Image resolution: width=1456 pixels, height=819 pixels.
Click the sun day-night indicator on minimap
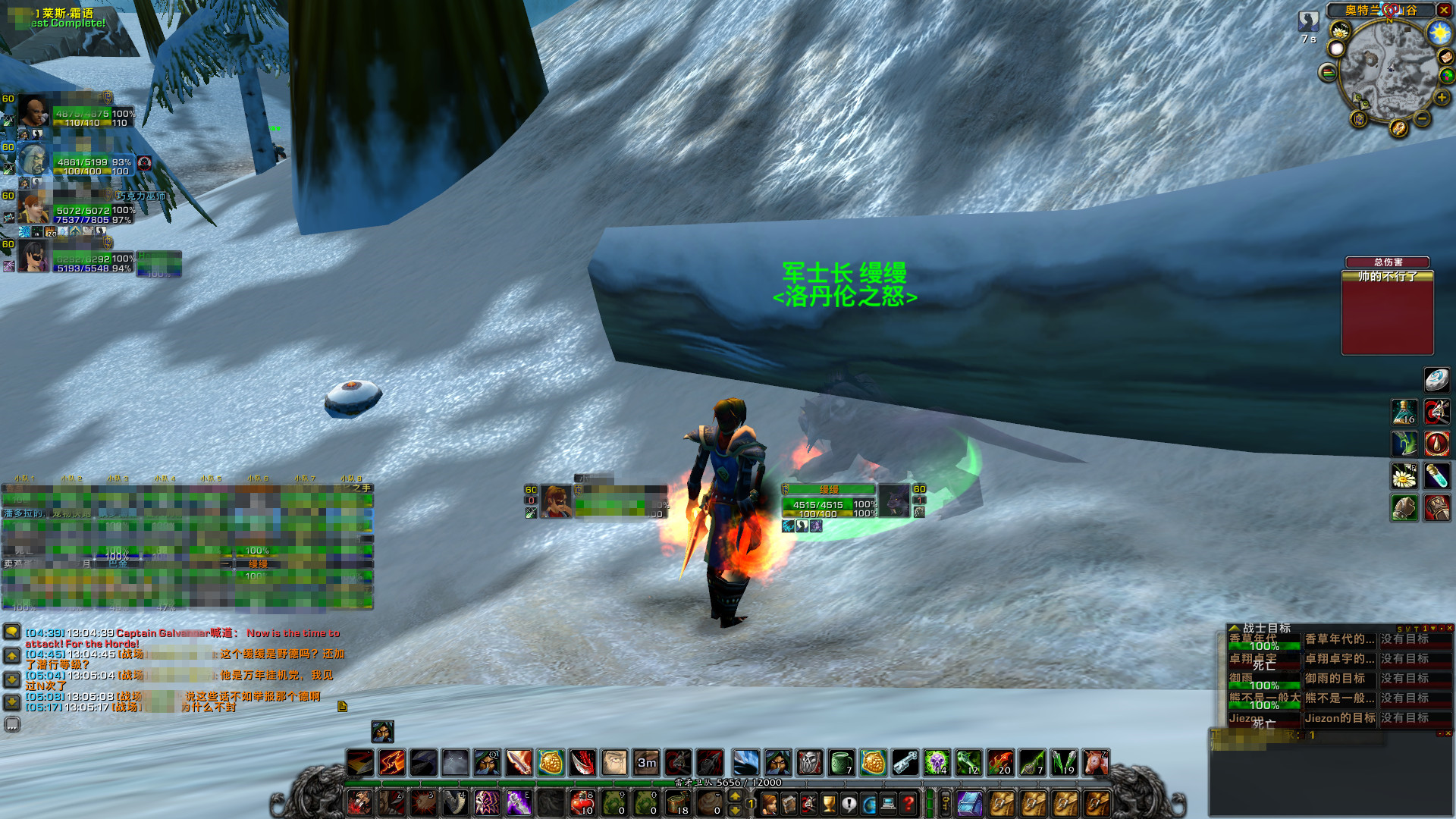(1439, 33)
